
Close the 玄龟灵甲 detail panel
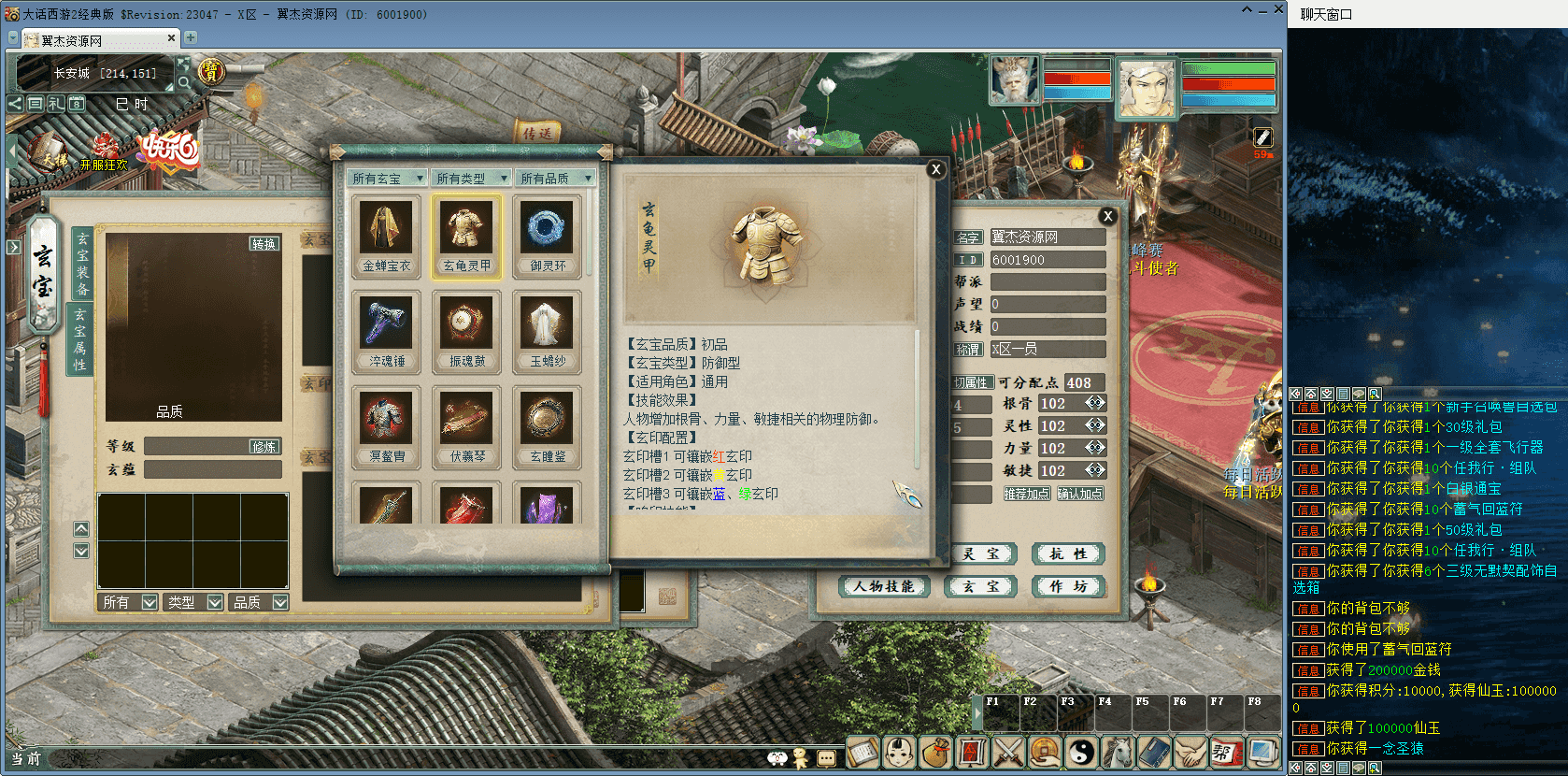[935, 169]
